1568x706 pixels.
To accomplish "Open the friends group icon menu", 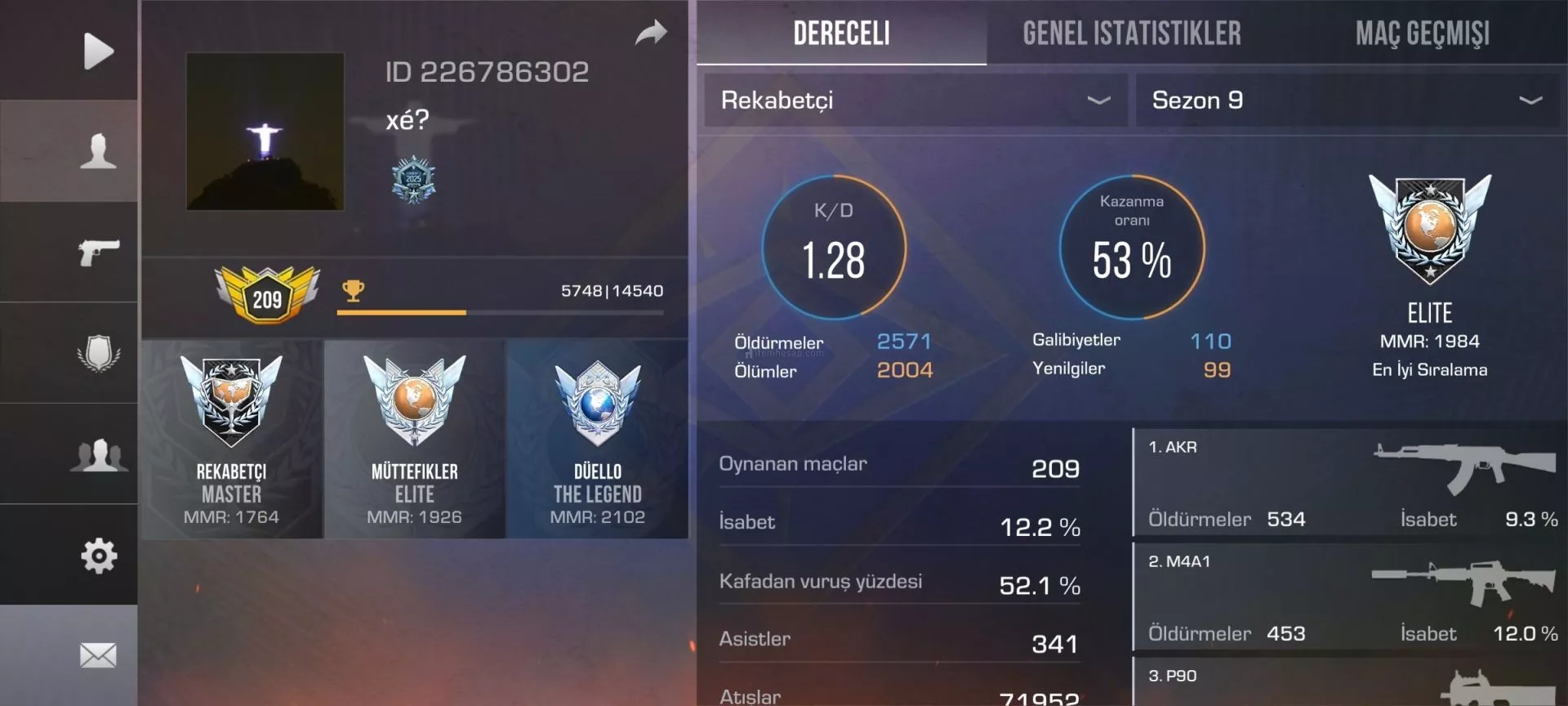I will (98, 454).
